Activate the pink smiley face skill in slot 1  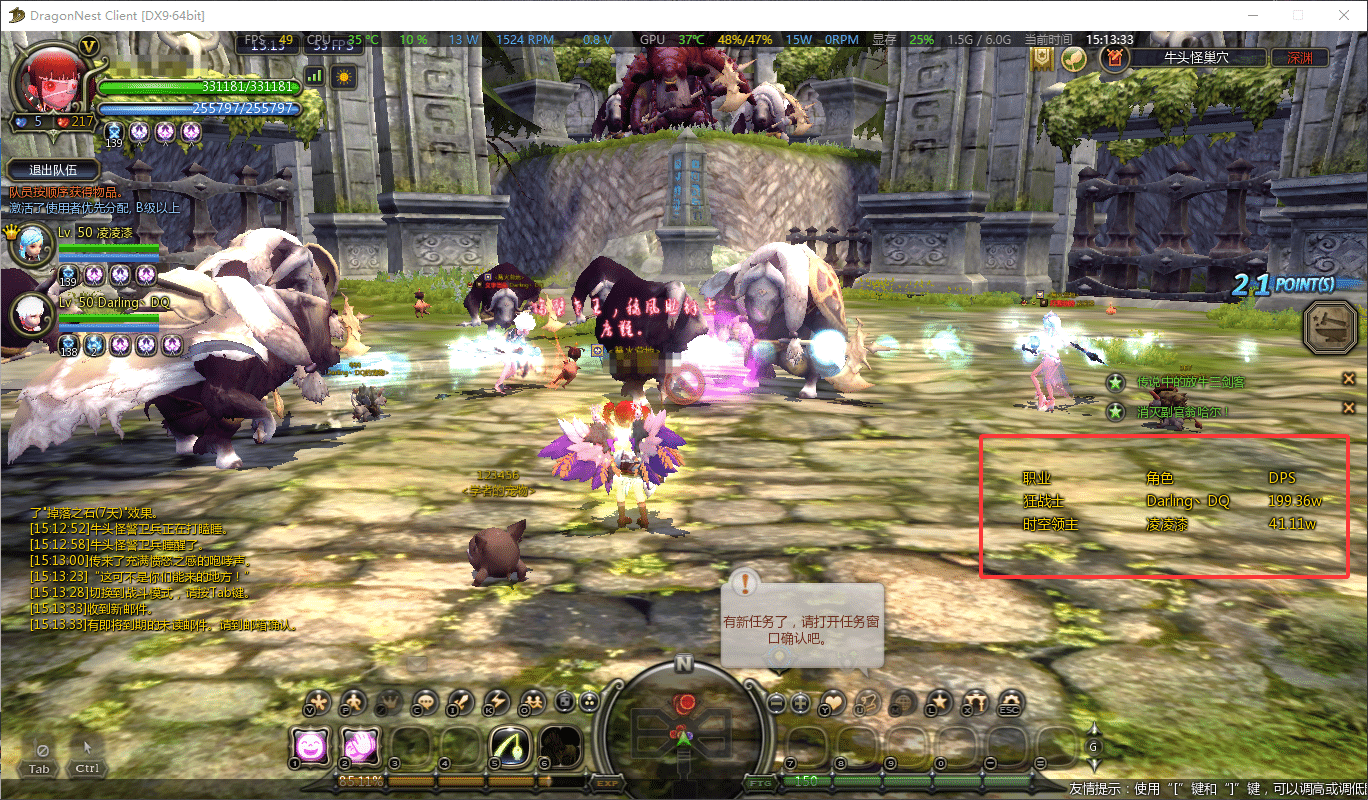[311, 746]
